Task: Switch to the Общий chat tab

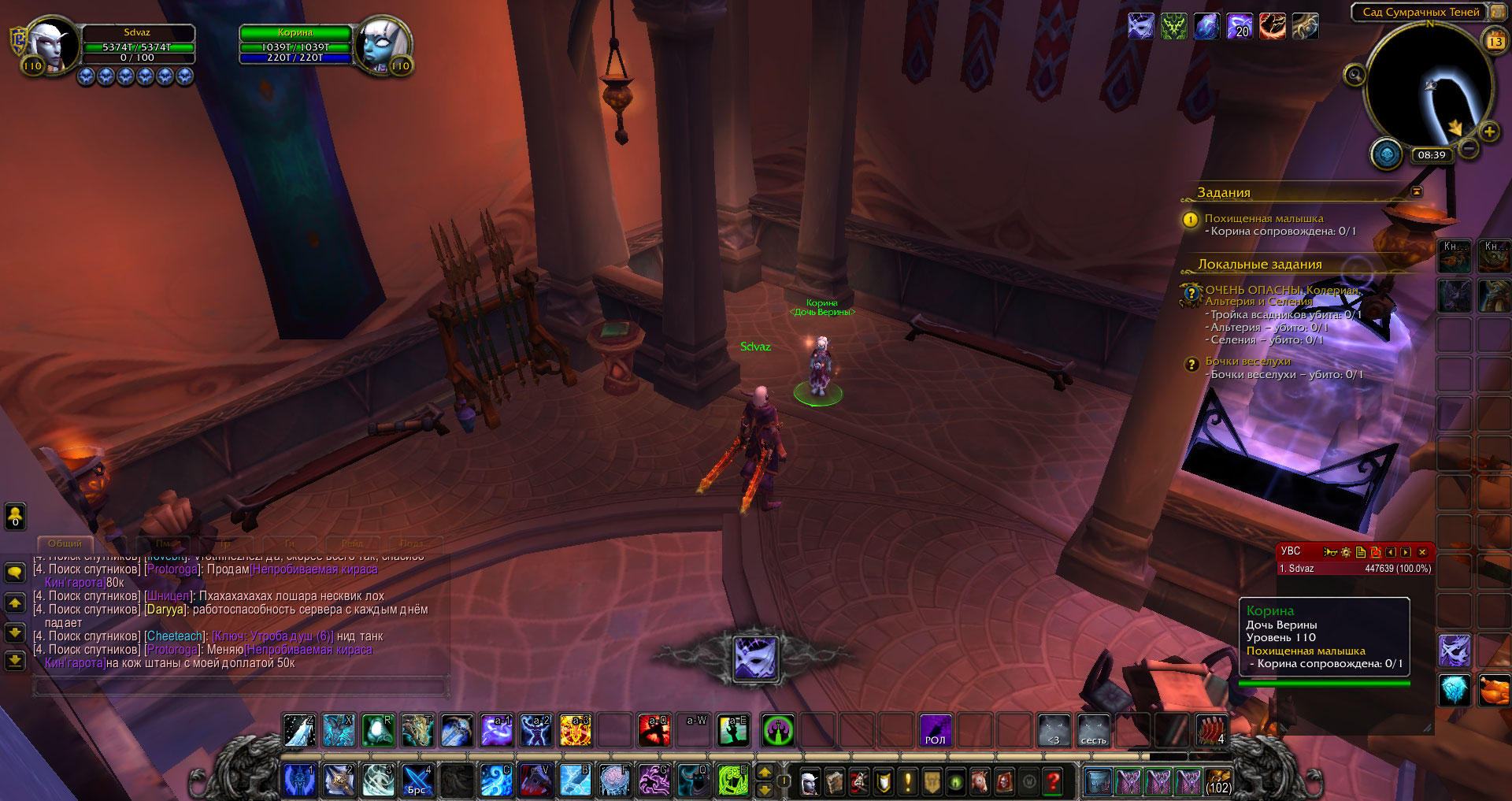Action: click(x=65, y=543)
